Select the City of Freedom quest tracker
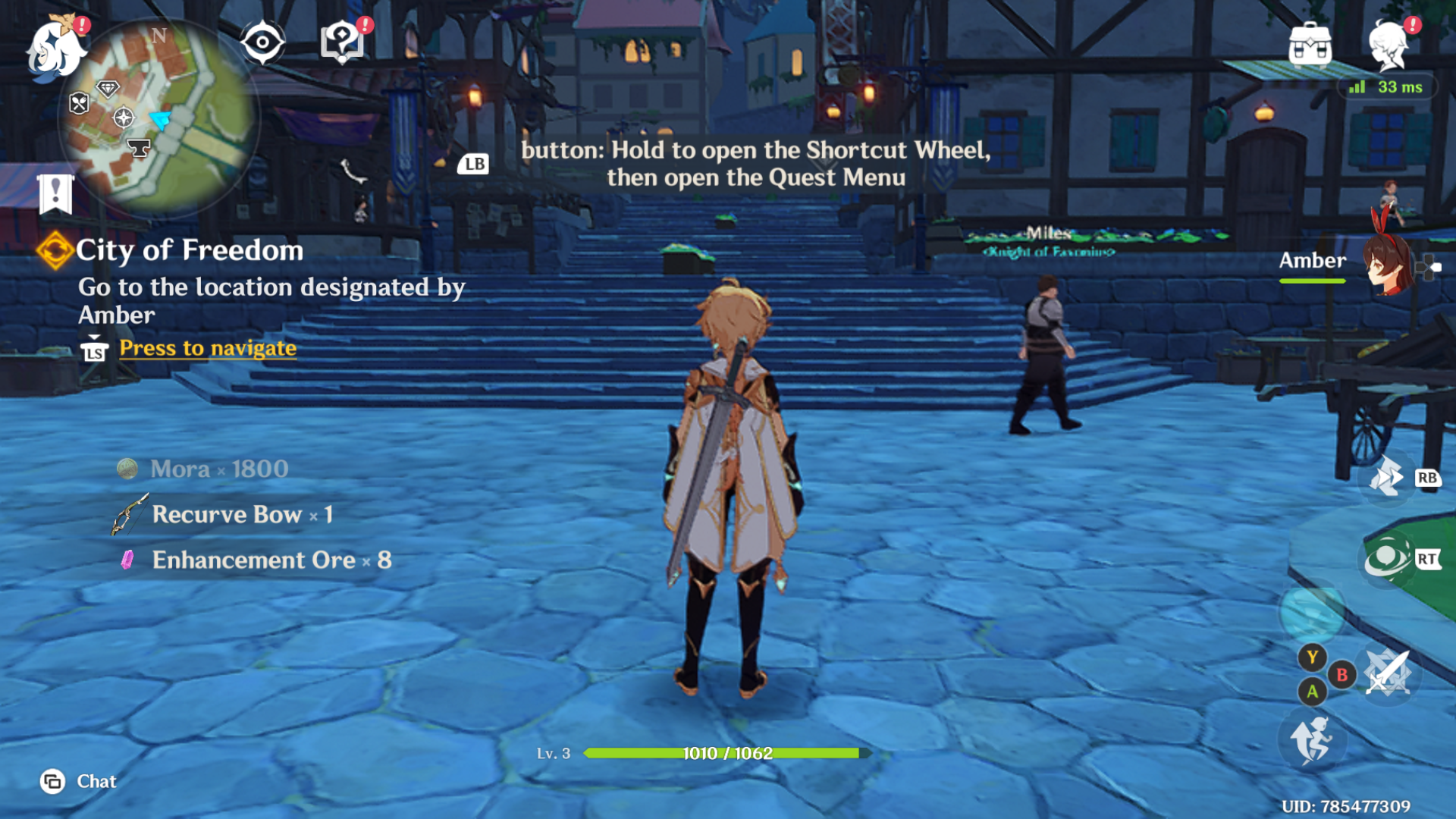This screenshot has height=819, width=1456. click(x=189, y=250)
